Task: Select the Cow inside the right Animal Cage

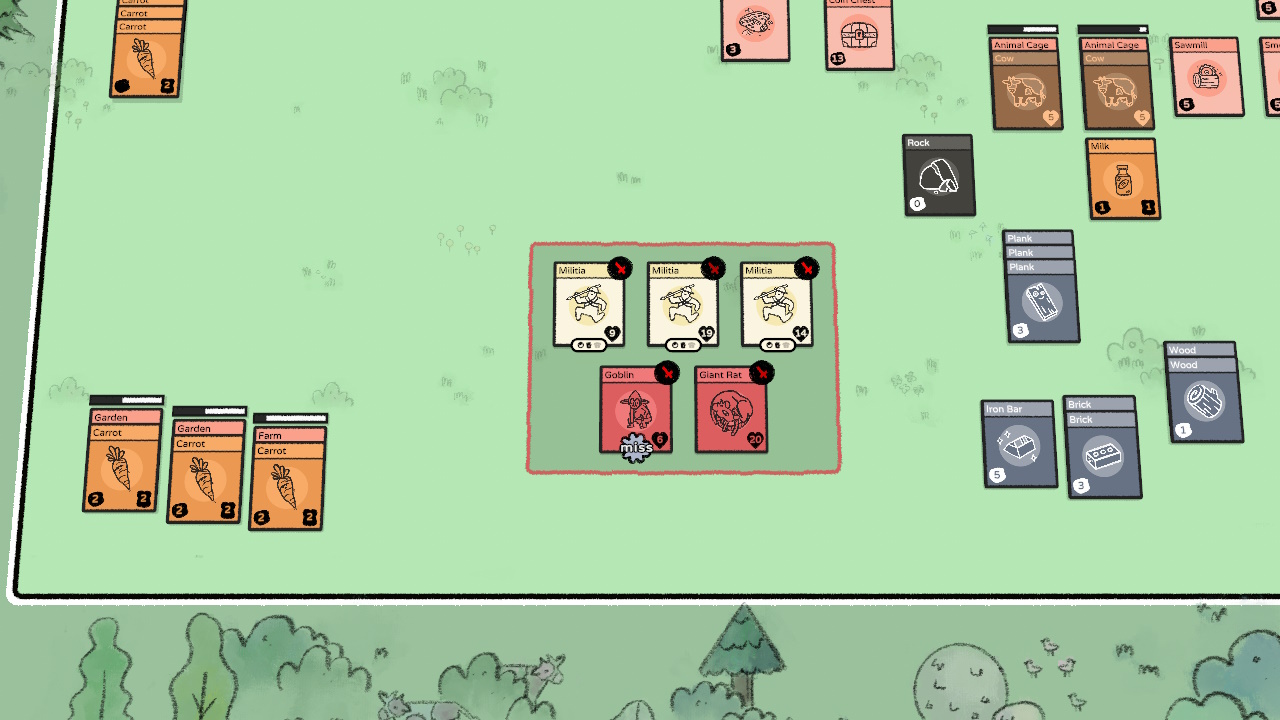Action: [1114, 88]
